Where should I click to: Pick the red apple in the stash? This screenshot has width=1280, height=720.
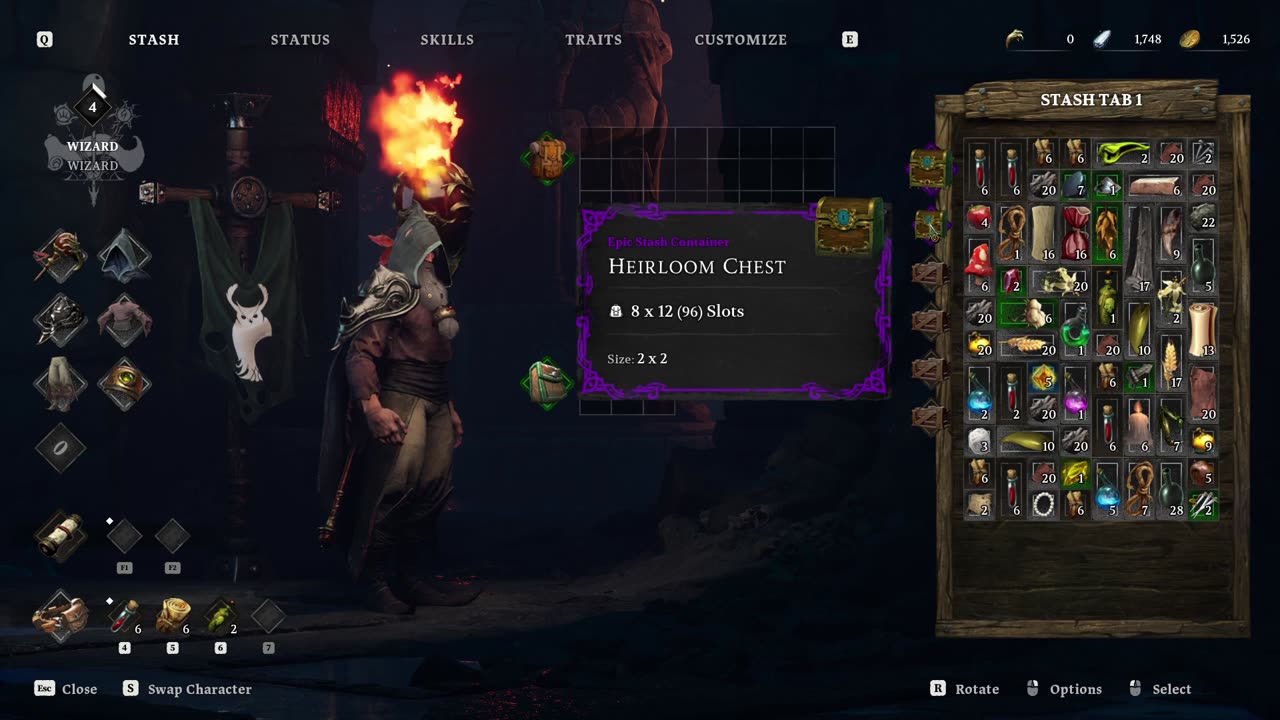click(x=979, y=218)
